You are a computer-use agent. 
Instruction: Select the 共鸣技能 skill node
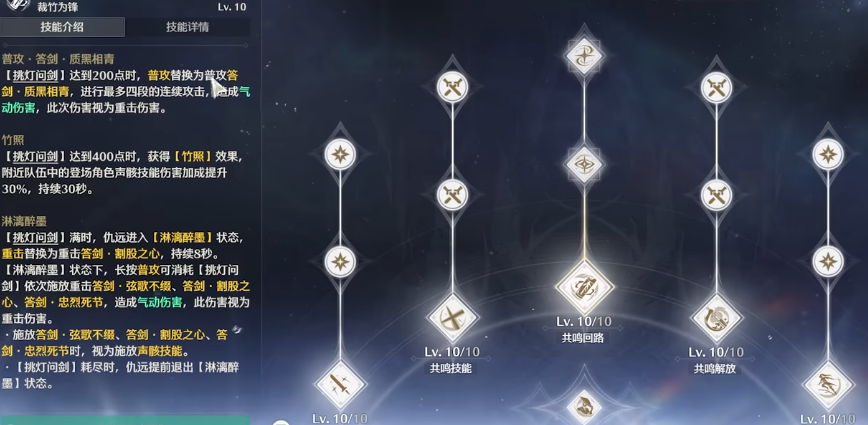point(452,319)
